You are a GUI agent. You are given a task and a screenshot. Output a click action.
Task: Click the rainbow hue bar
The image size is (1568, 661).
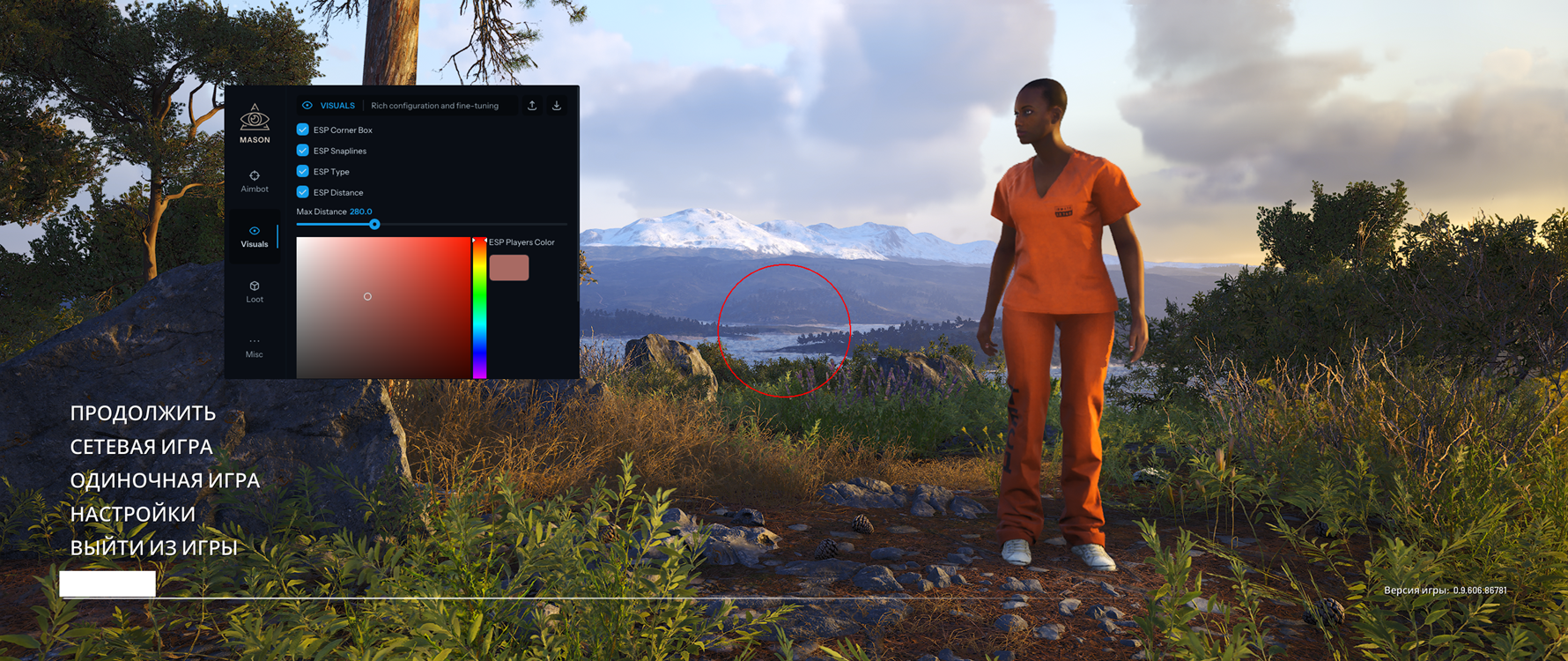pos(479,307)
